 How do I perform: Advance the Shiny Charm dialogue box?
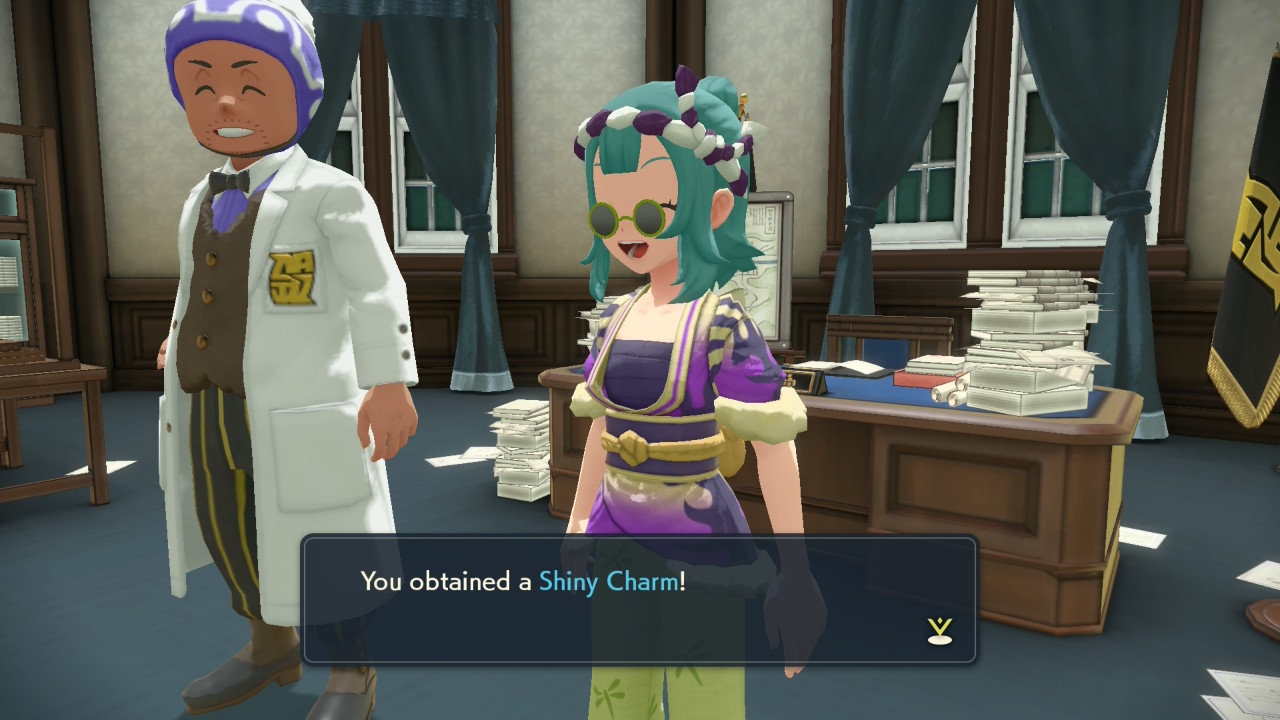pyautogui.click(x=638, y=599)
